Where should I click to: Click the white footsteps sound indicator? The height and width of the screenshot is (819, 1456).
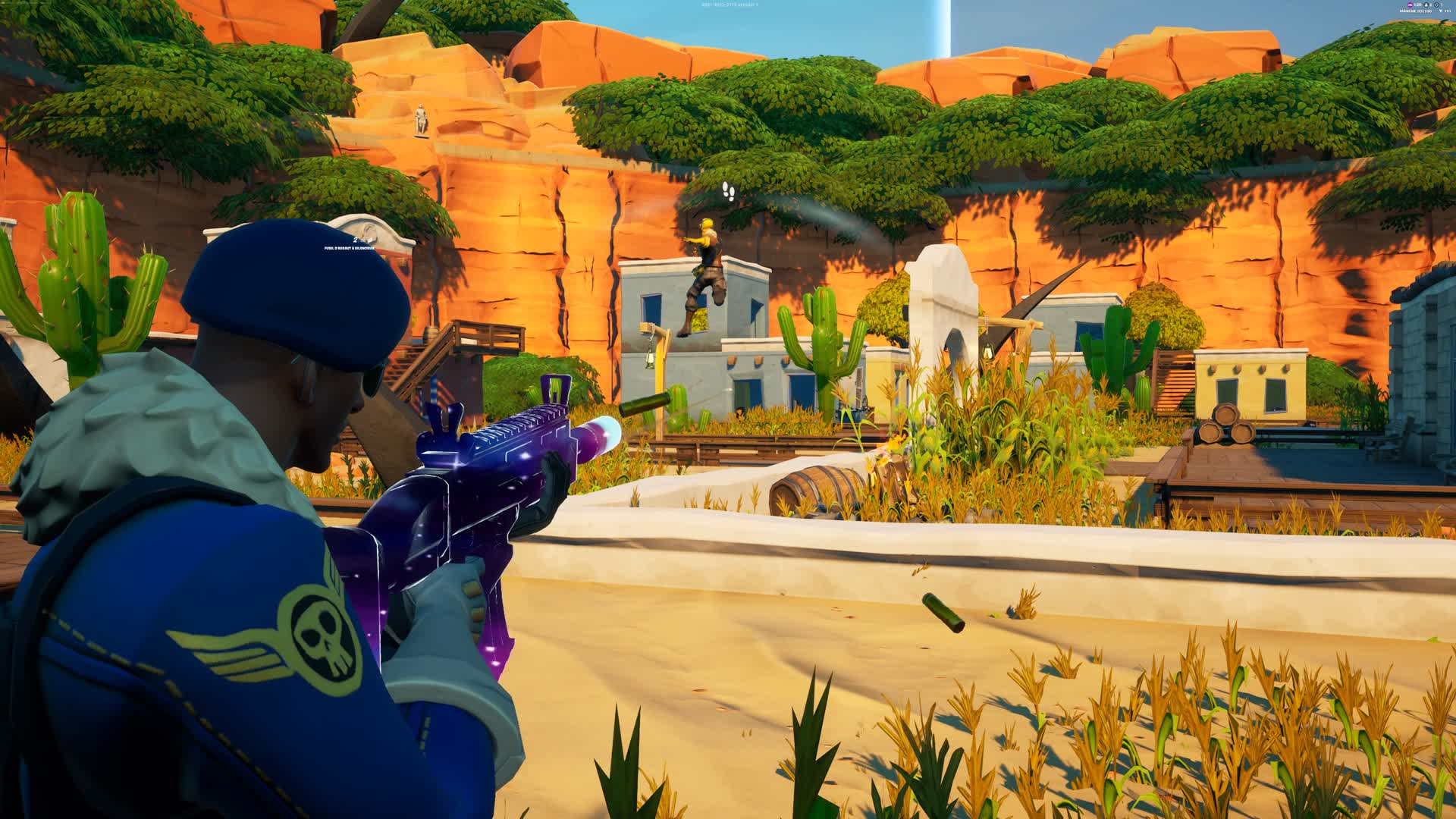(729, 191)
